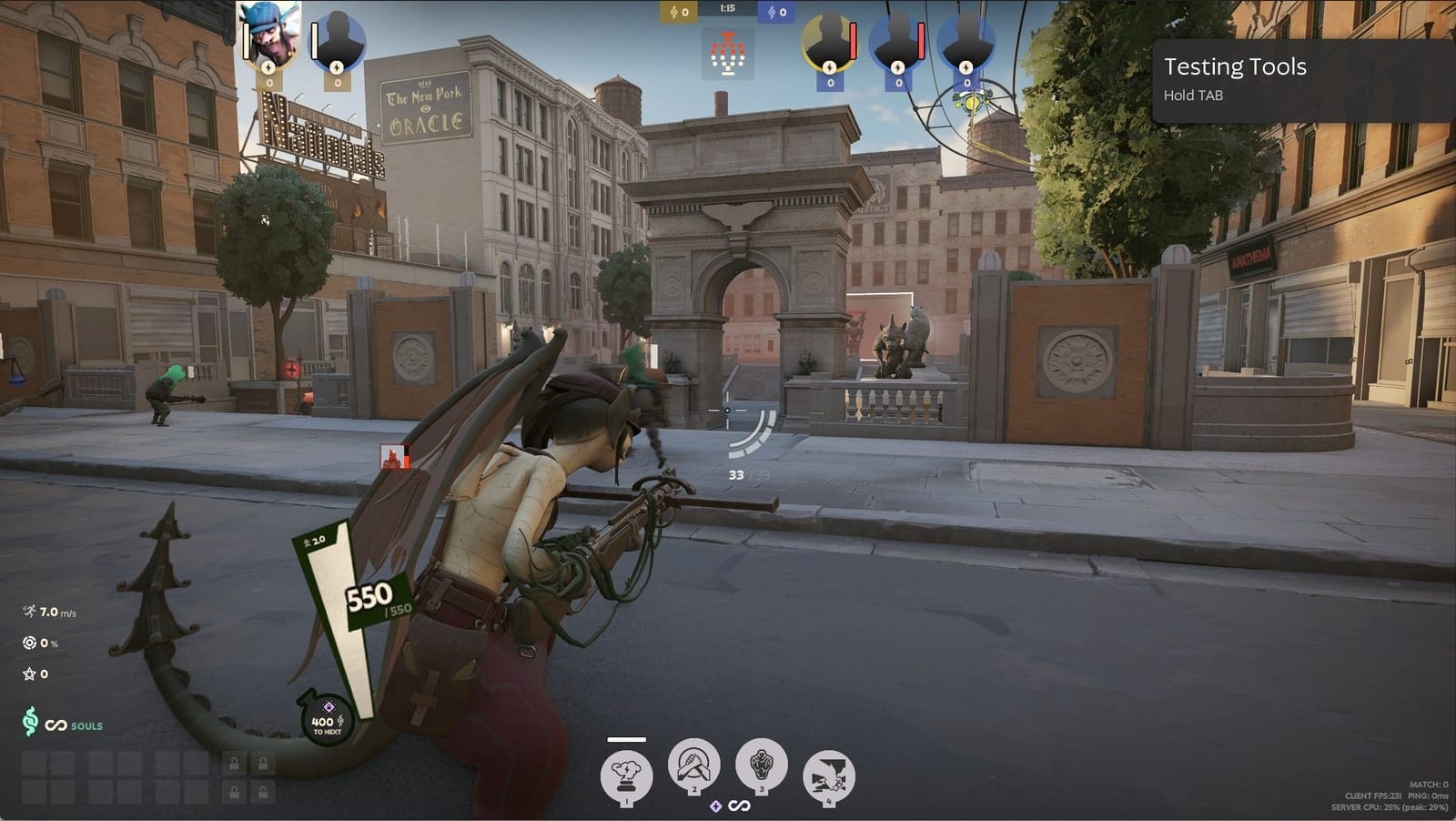Open the lane objectives status icon

727,54
